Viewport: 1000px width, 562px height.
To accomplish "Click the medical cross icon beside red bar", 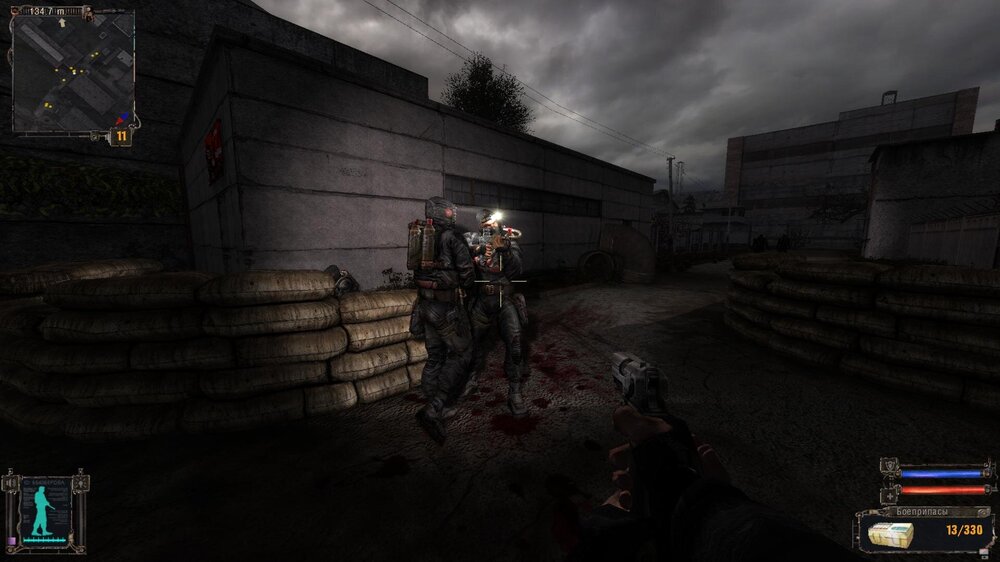I will [889, 494].
